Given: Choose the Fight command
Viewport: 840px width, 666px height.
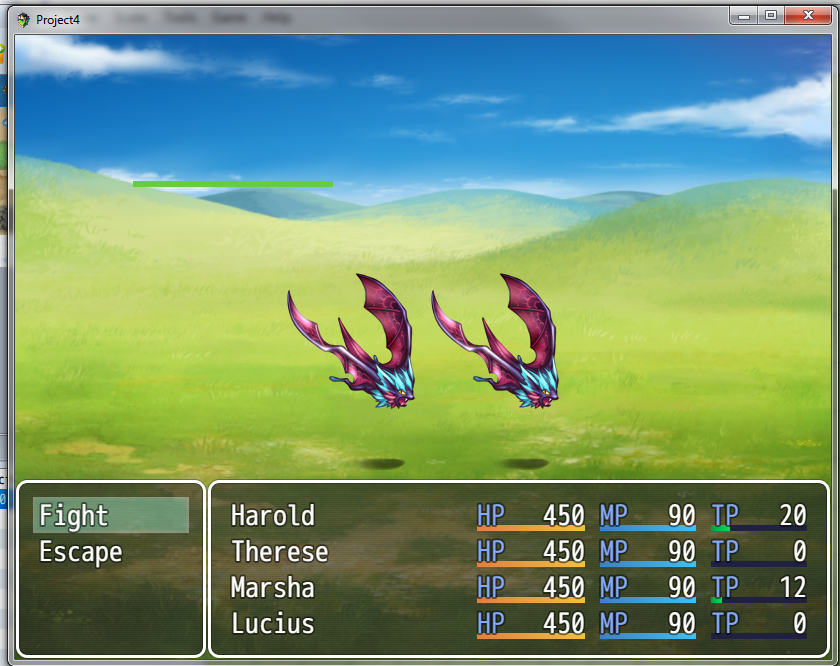Looking at the screenshot, I should coord(110,516).
